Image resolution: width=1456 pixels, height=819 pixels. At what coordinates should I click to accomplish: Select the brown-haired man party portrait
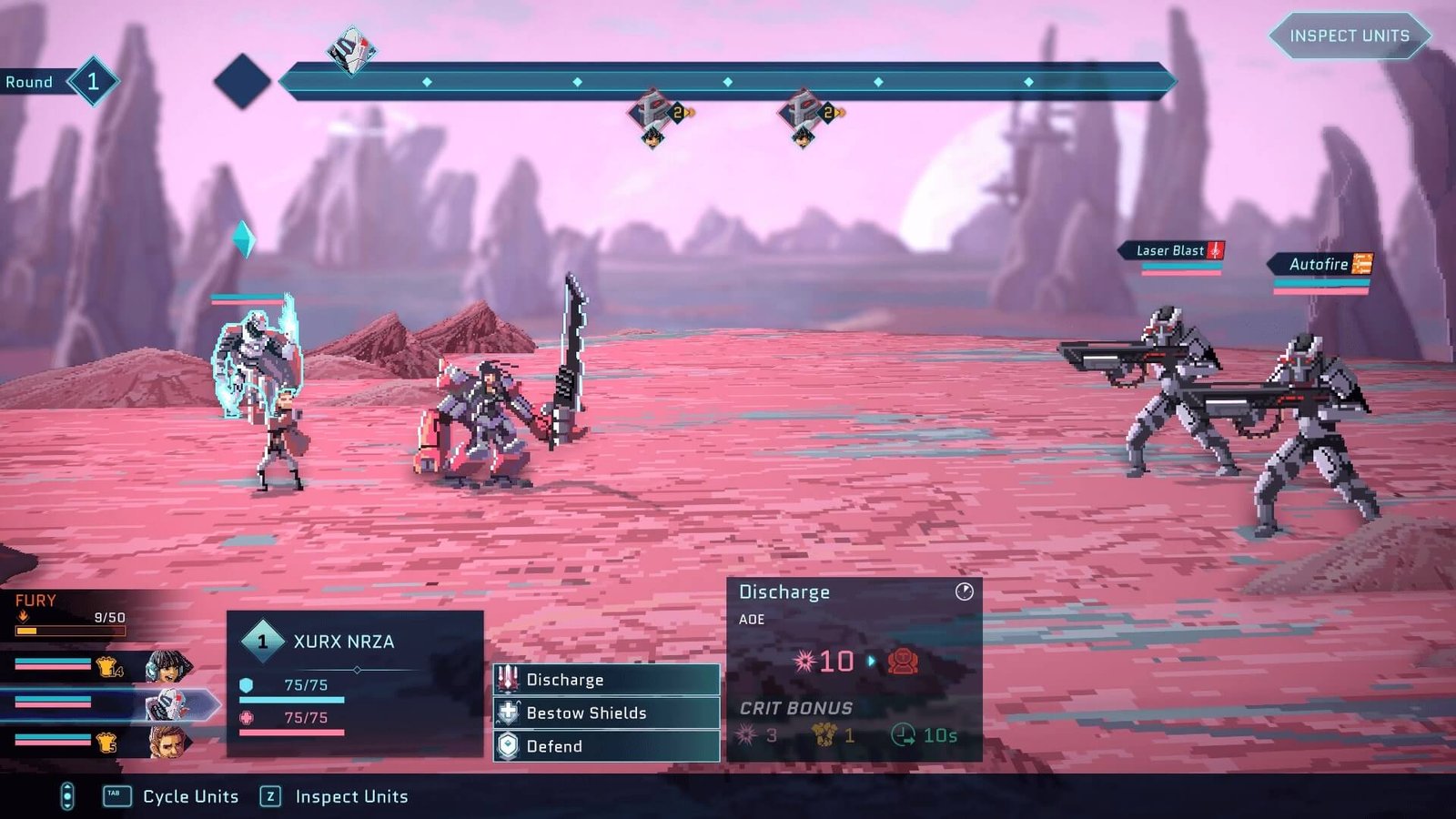pyautogui.click(x=167, y=742)
